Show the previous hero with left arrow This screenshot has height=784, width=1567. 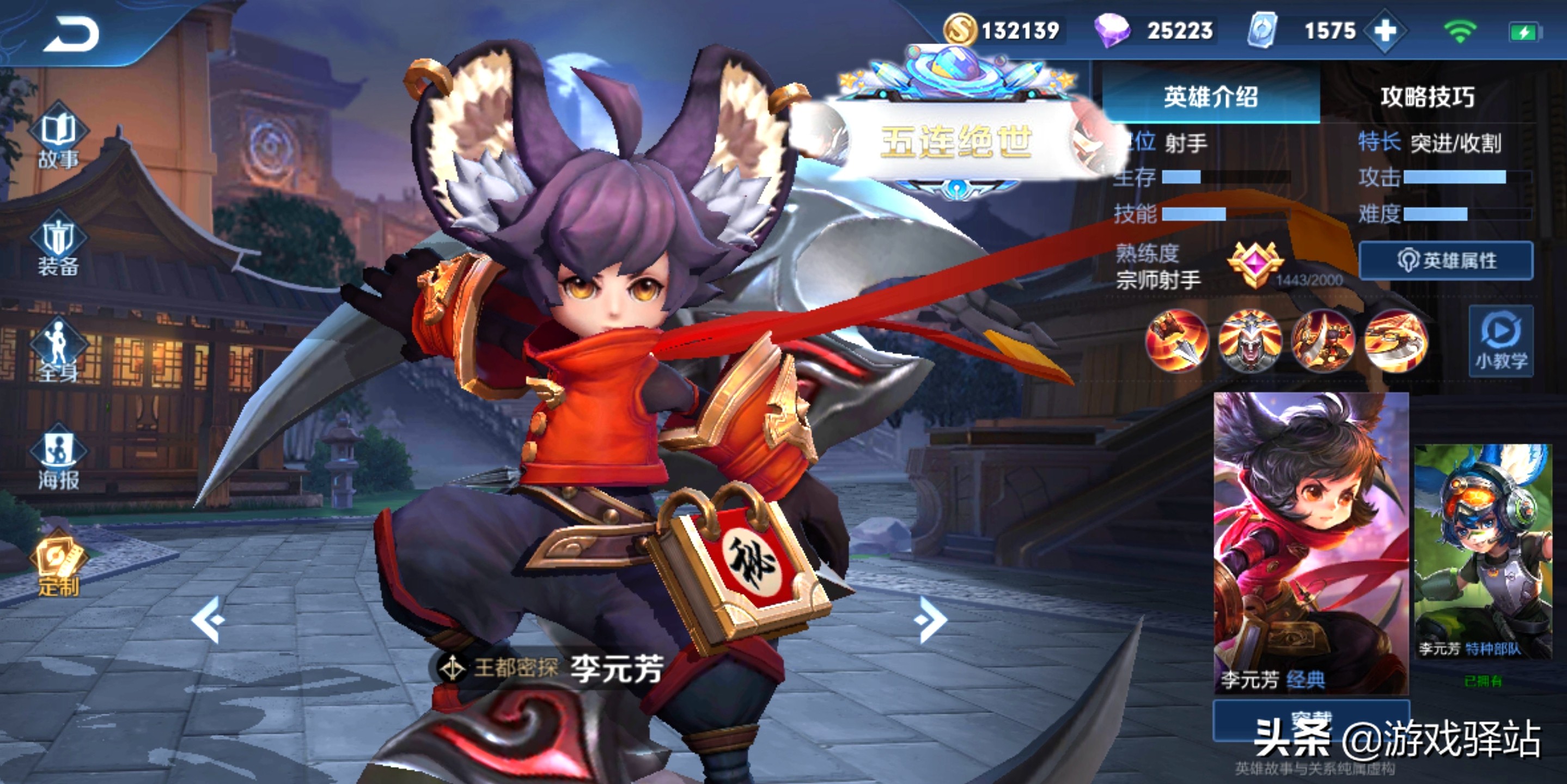[208, 619]
